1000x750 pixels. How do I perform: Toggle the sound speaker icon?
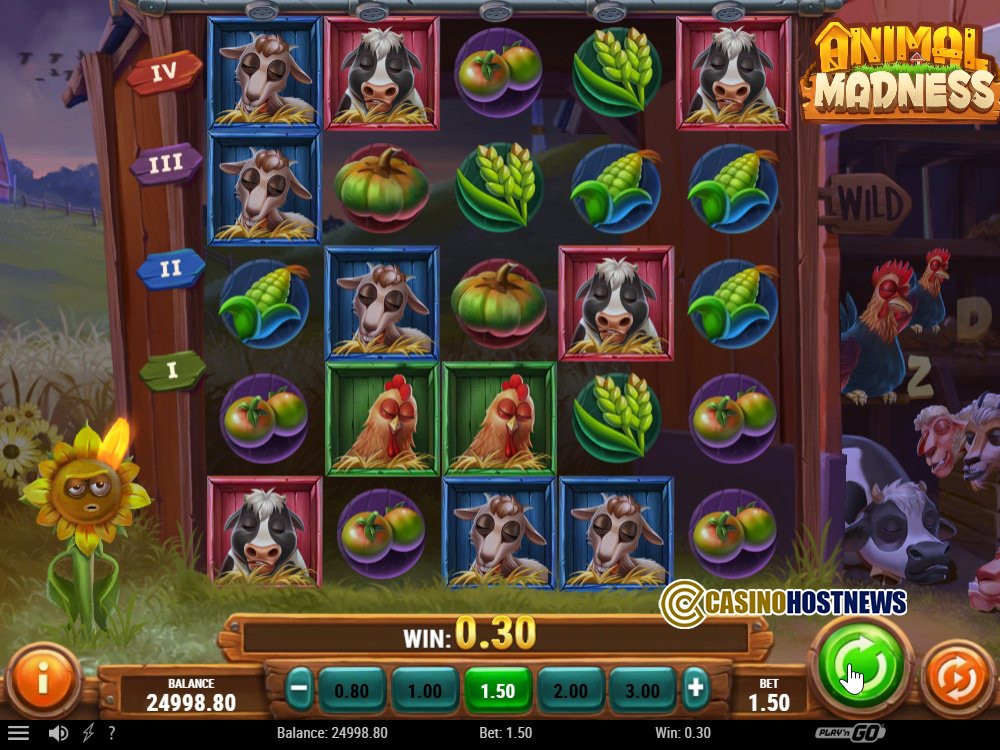tap(59, 733)
